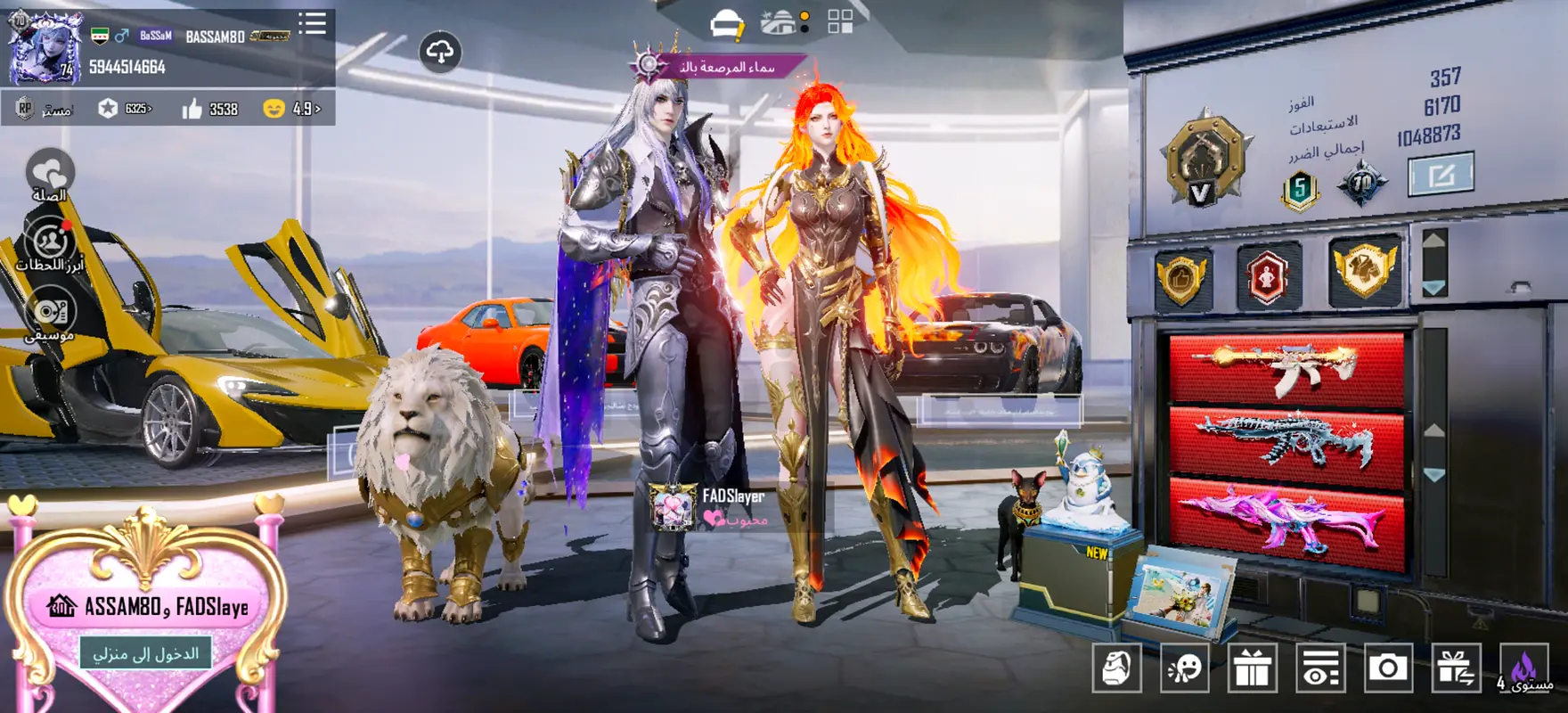The image size is (1568, 713).
Task: Give a like with the thumbs-up
Action: (192, 109)
